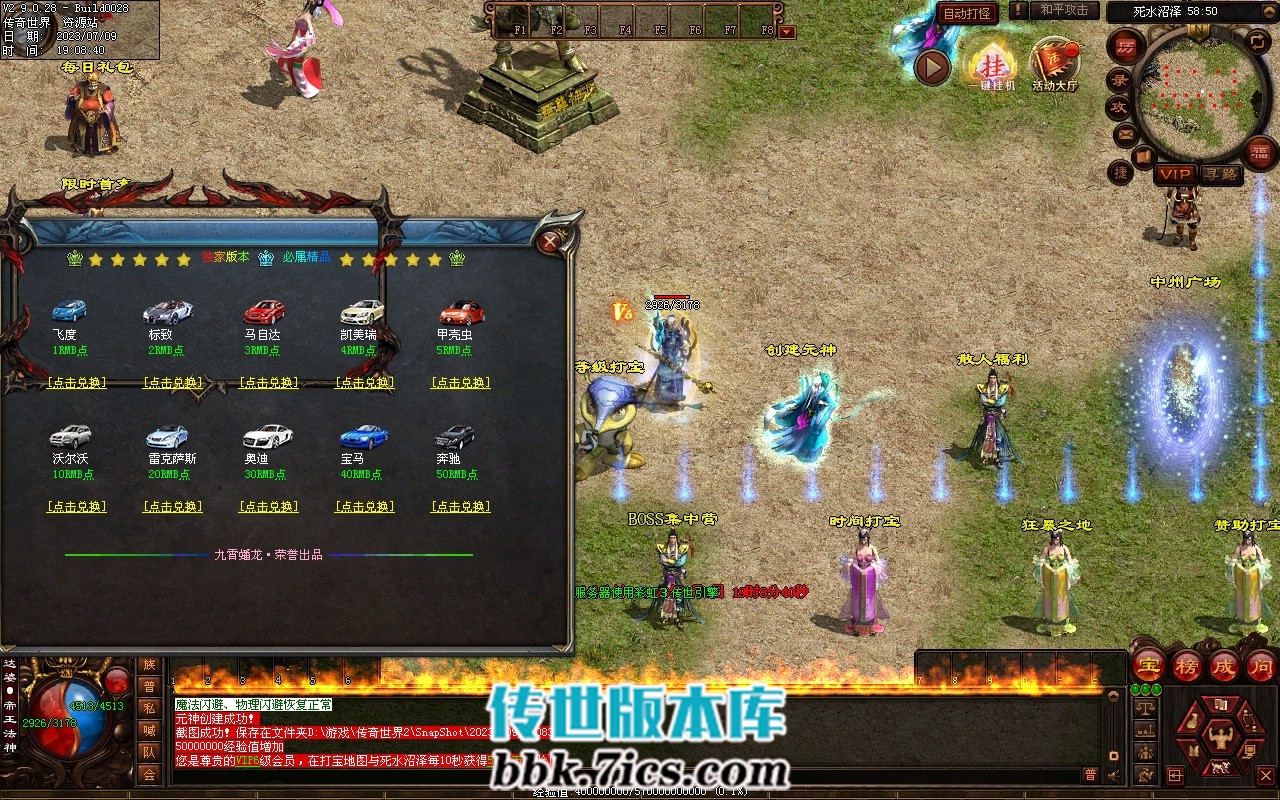Toggle the 自动打怪 auto-fight button
1280x800 pixels.
(967, 13)
